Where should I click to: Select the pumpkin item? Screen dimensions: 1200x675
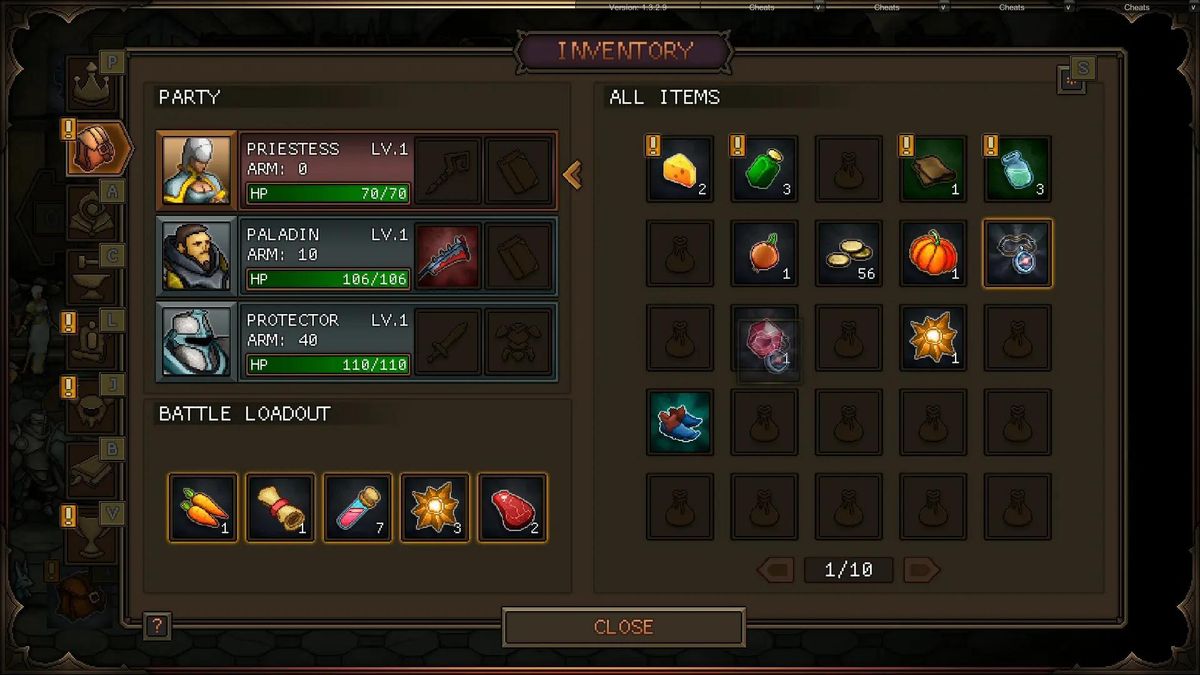point(933,254)
